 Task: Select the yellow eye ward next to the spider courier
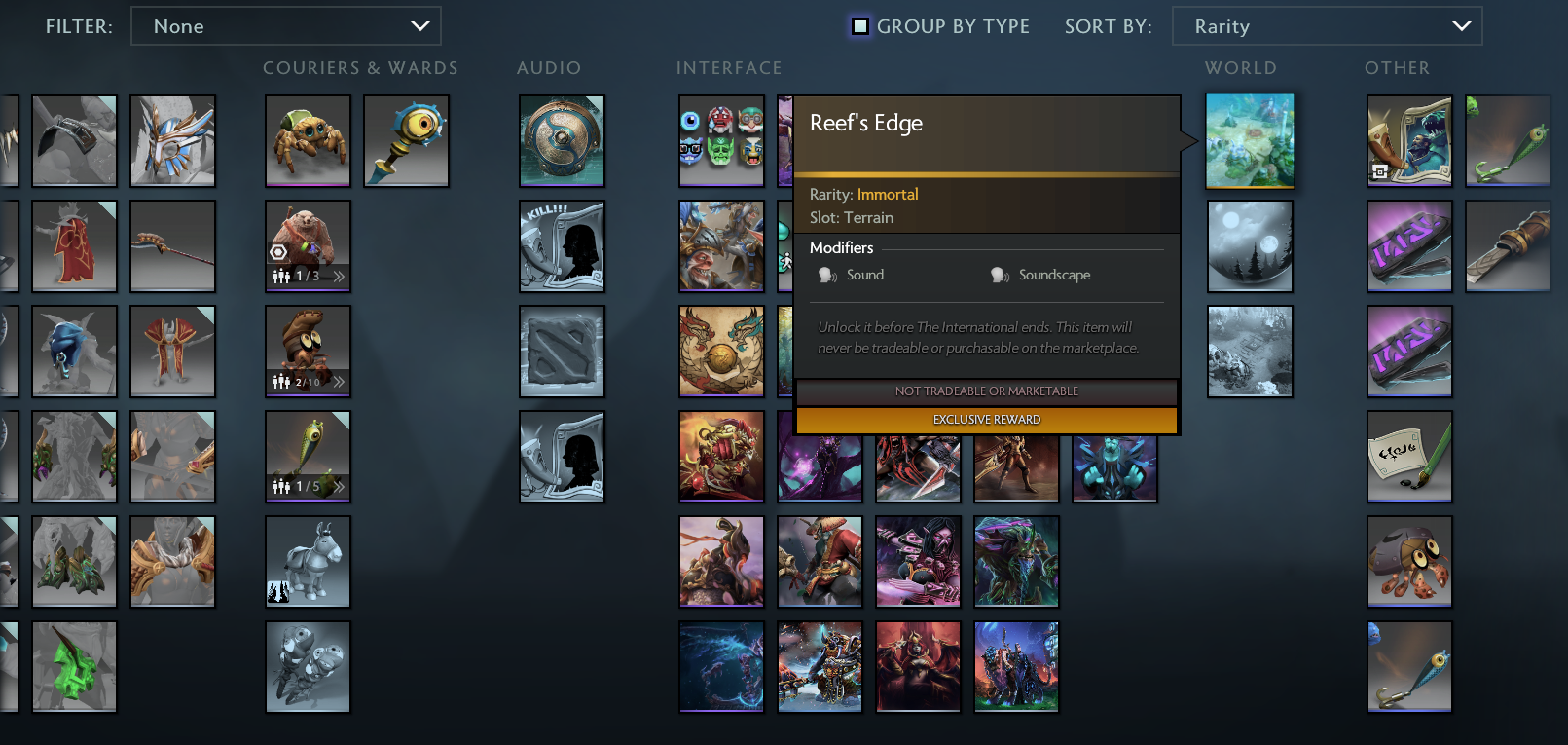point(406,141)
